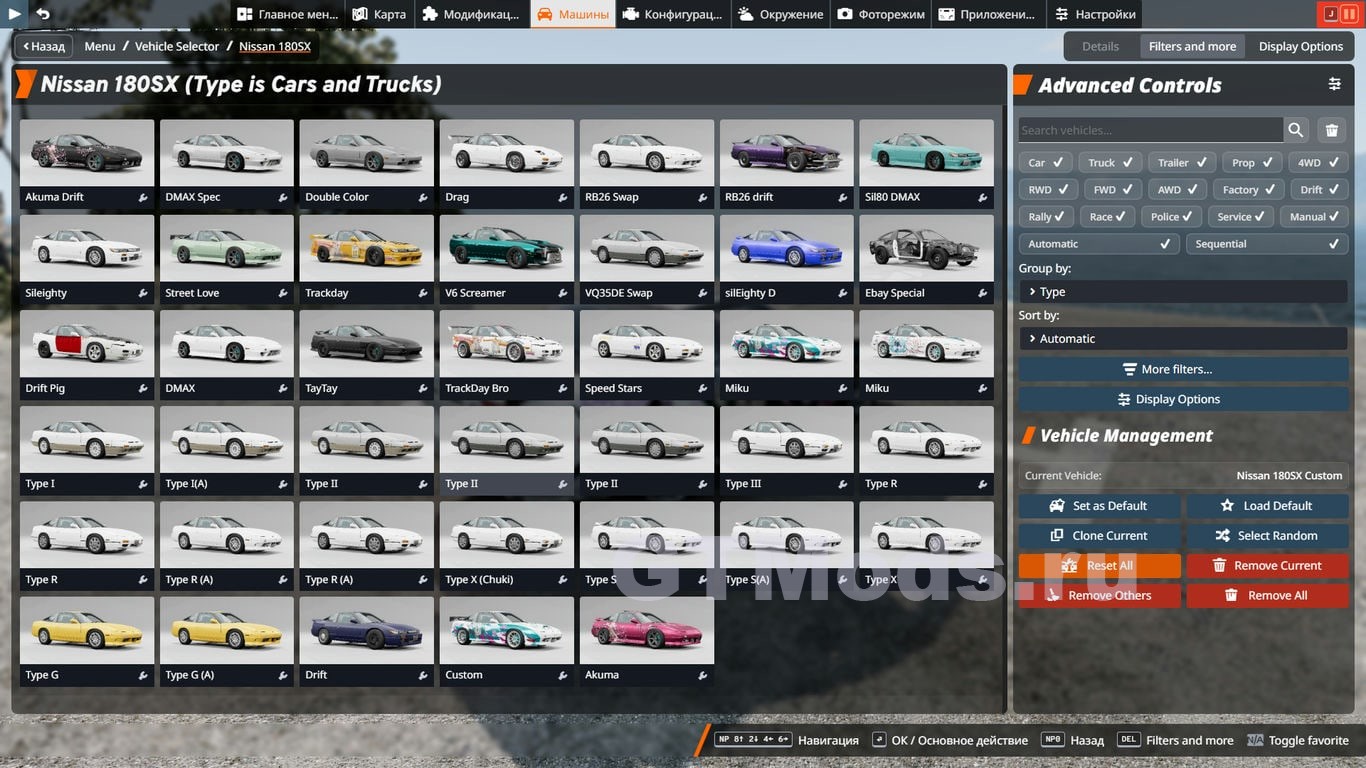The width and height of the screenshot is (1366, 768).
Task: Switch to the Фоторежим tab
Action: 882,14
